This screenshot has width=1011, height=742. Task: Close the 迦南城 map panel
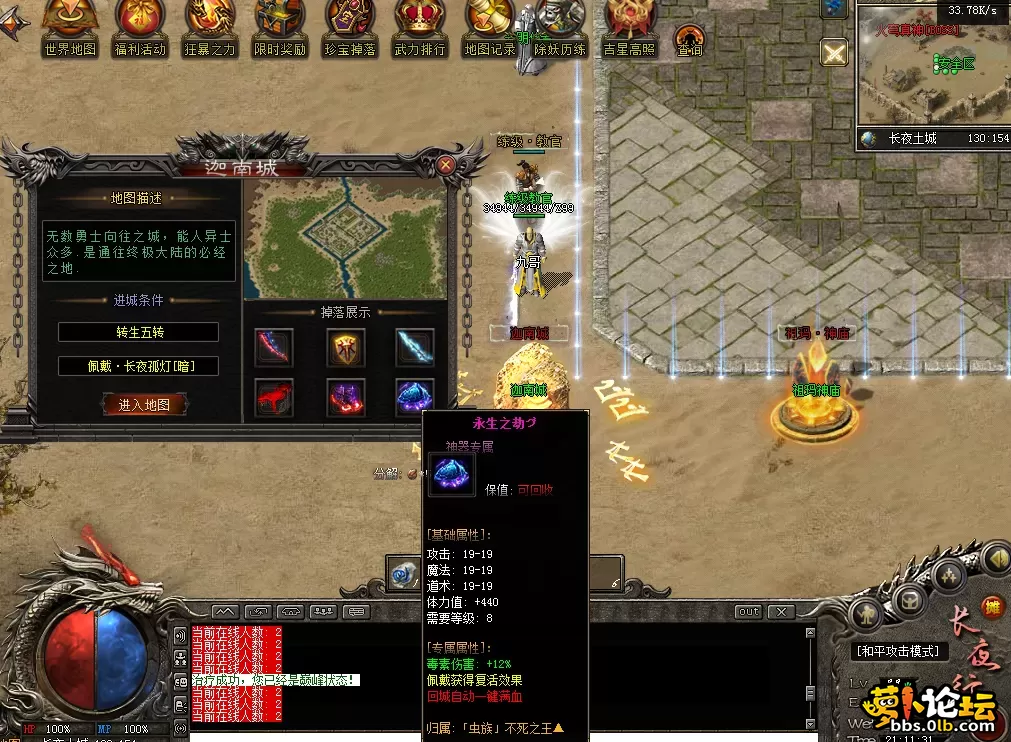(446, 165)
